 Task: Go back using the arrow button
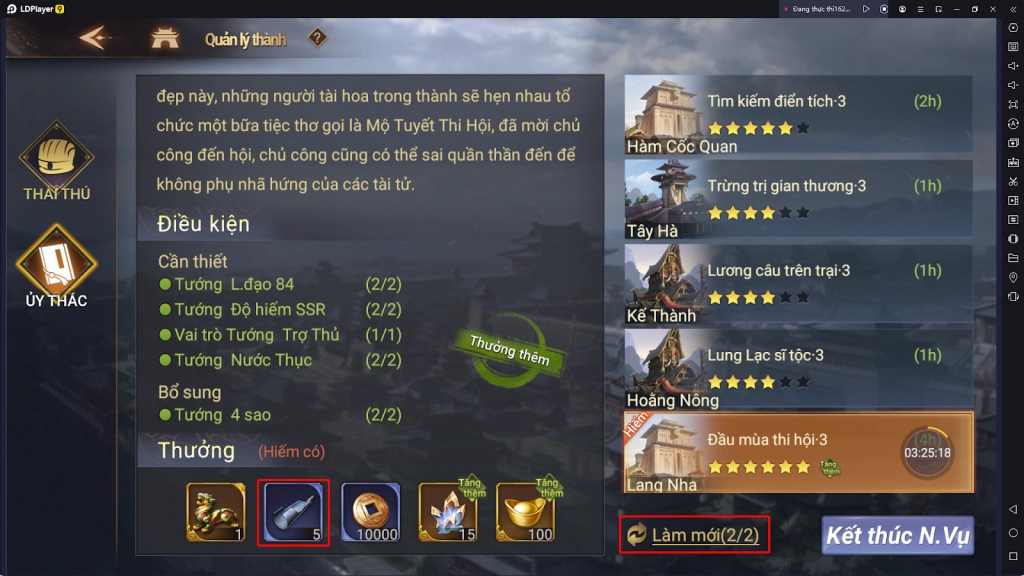point(93,39)
